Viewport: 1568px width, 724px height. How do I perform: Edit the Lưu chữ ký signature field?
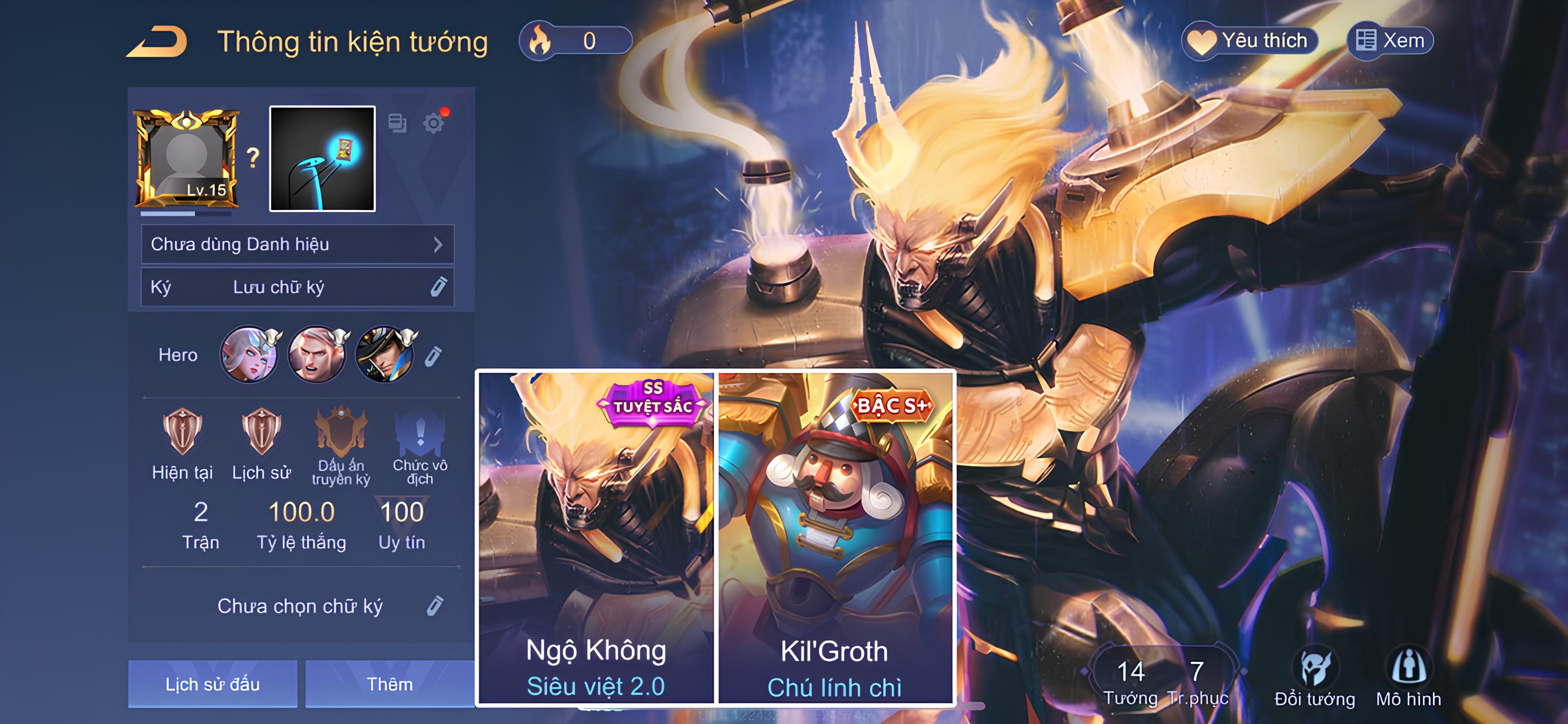click(439, 287)
